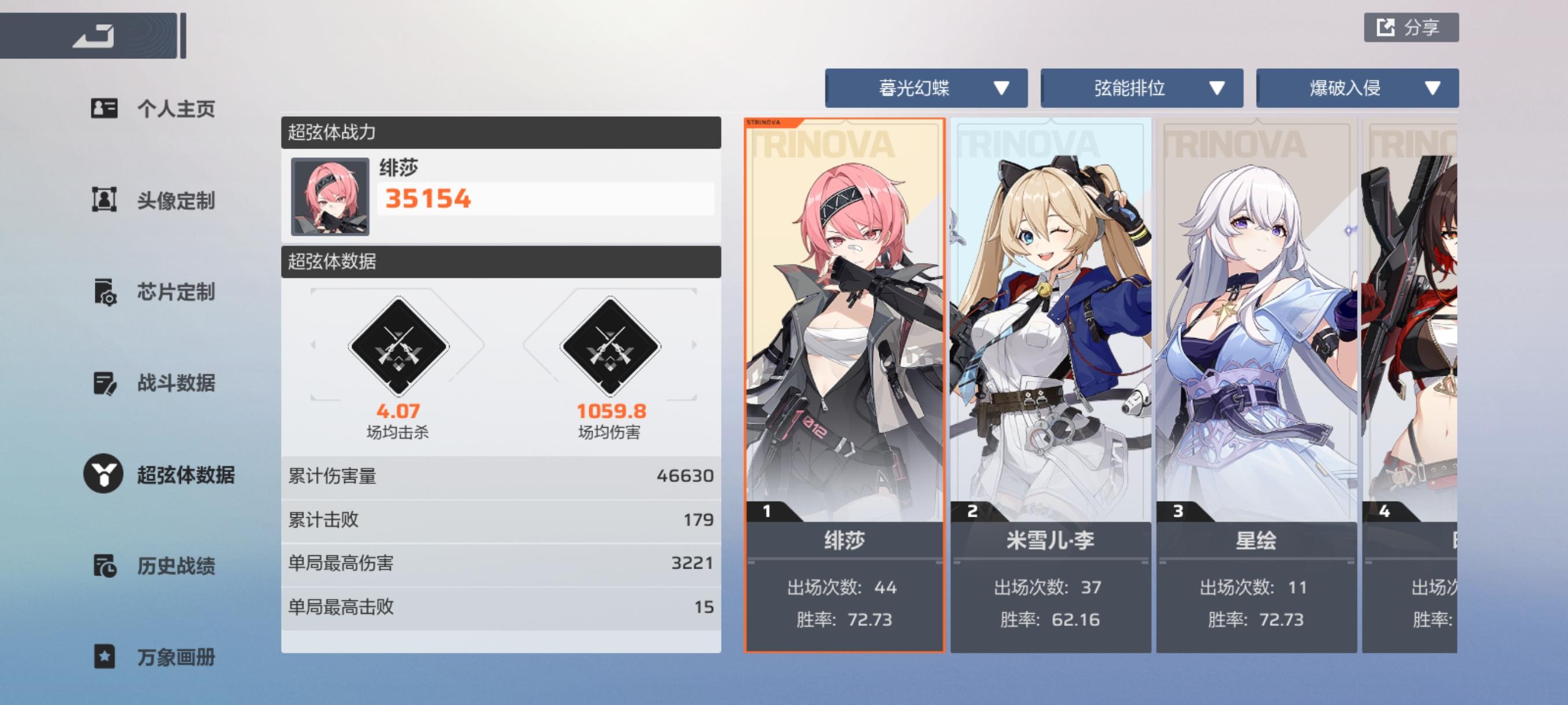
Task: Expand the 弦能排位 dropdown
Action: coord(1142,88)
